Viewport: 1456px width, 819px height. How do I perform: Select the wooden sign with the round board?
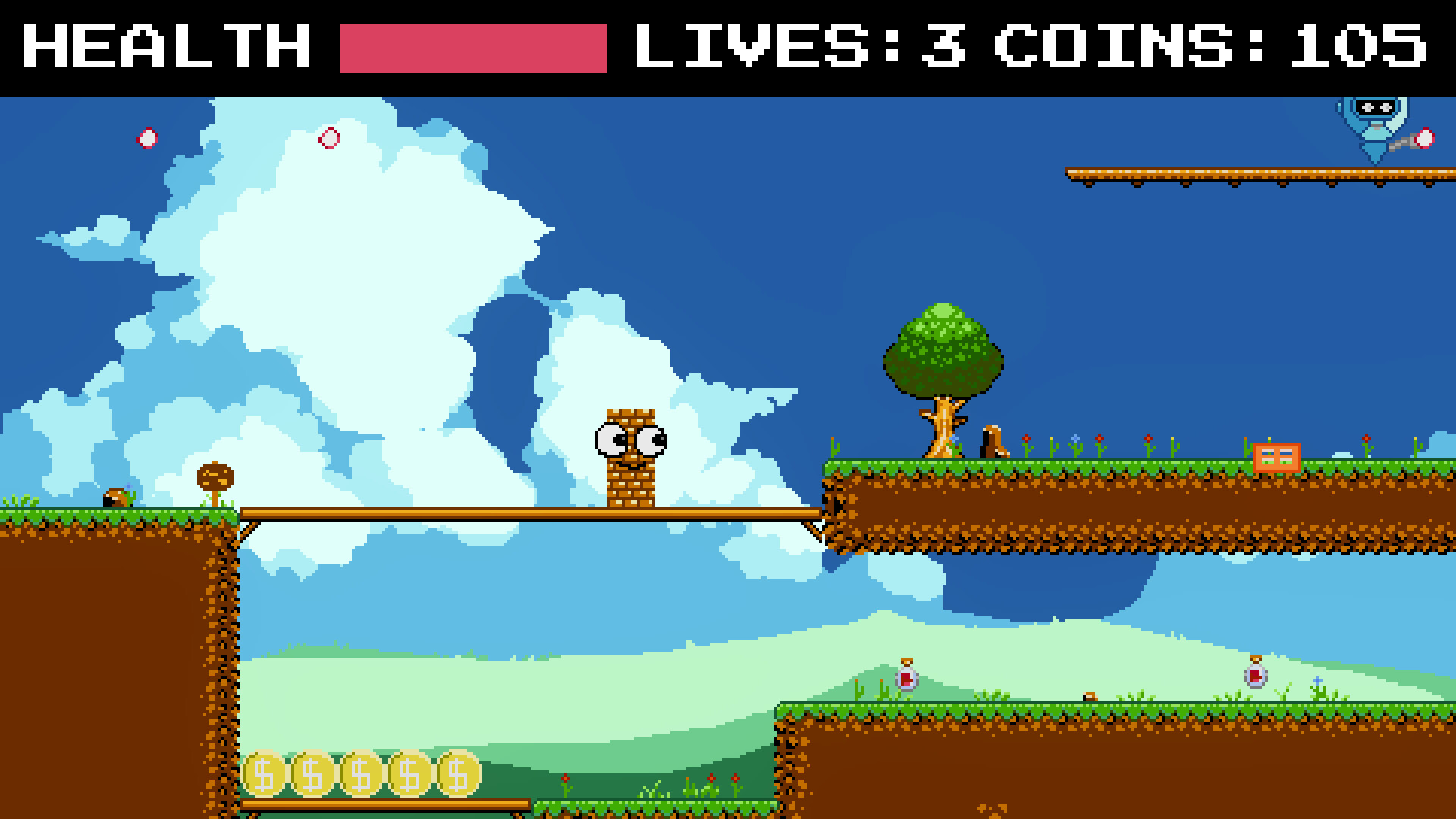pyautogui.click(x=216, y=478)
